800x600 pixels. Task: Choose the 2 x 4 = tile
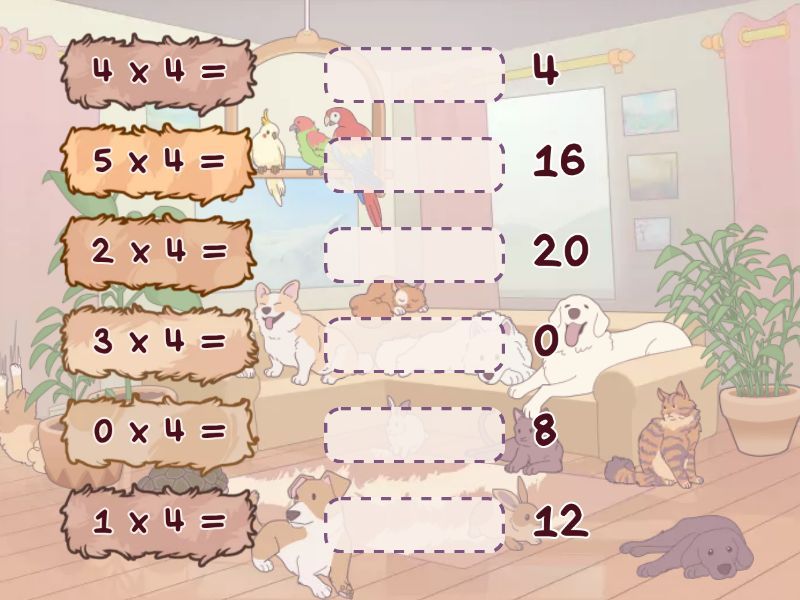click(x=158, y=252)
